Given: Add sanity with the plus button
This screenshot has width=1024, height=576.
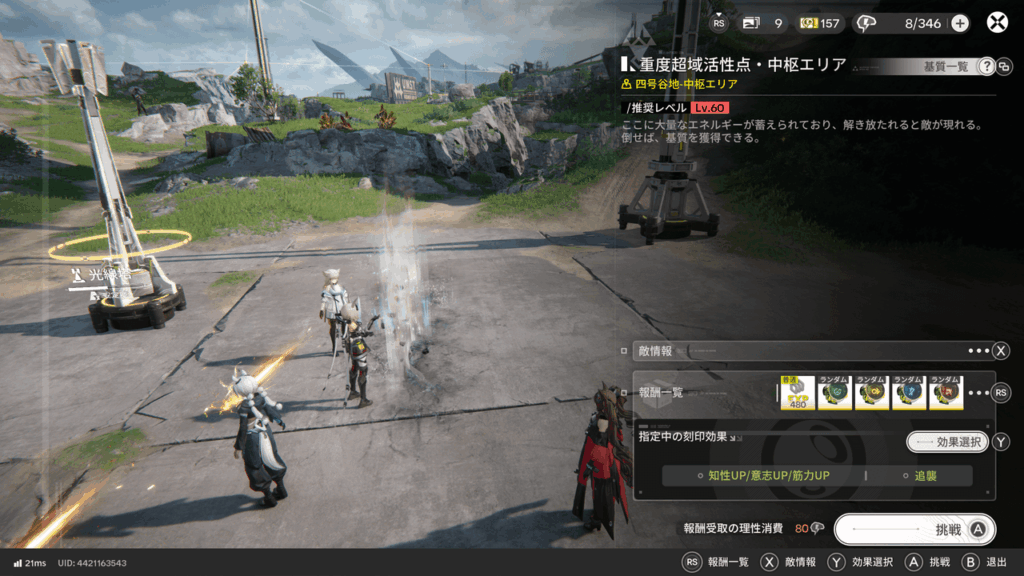Looking at the screenshot, I should pyautogui.click(x=960, y=23).
